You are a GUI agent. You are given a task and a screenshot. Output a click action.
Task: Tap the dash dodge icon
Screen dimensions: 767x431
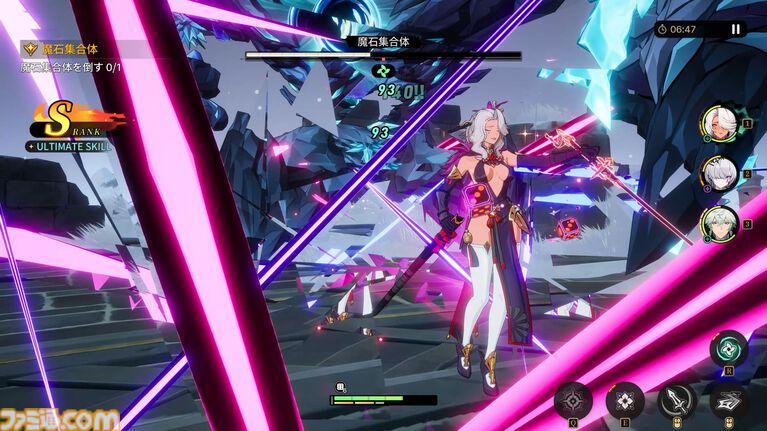pyautogui.click(x=728, y=401)
